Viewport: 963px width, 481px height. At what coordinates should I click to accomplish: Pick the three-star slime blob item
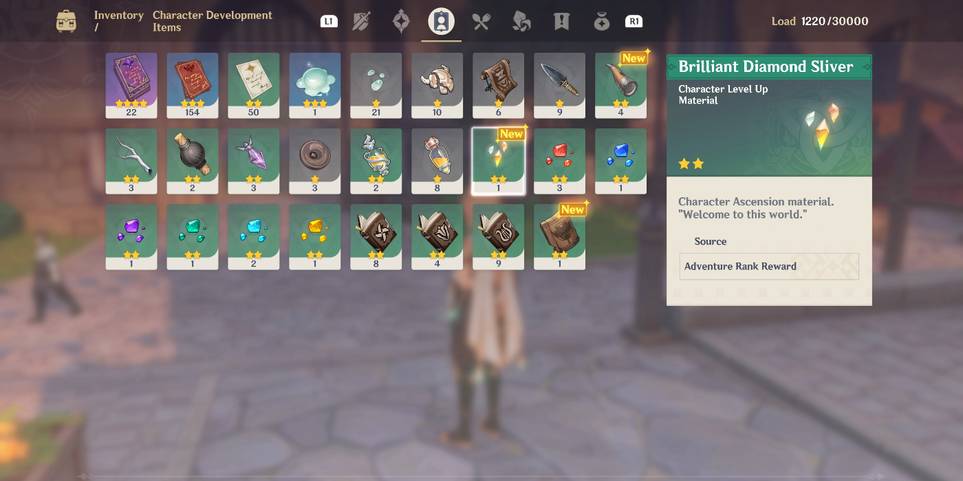click(314, 85)
